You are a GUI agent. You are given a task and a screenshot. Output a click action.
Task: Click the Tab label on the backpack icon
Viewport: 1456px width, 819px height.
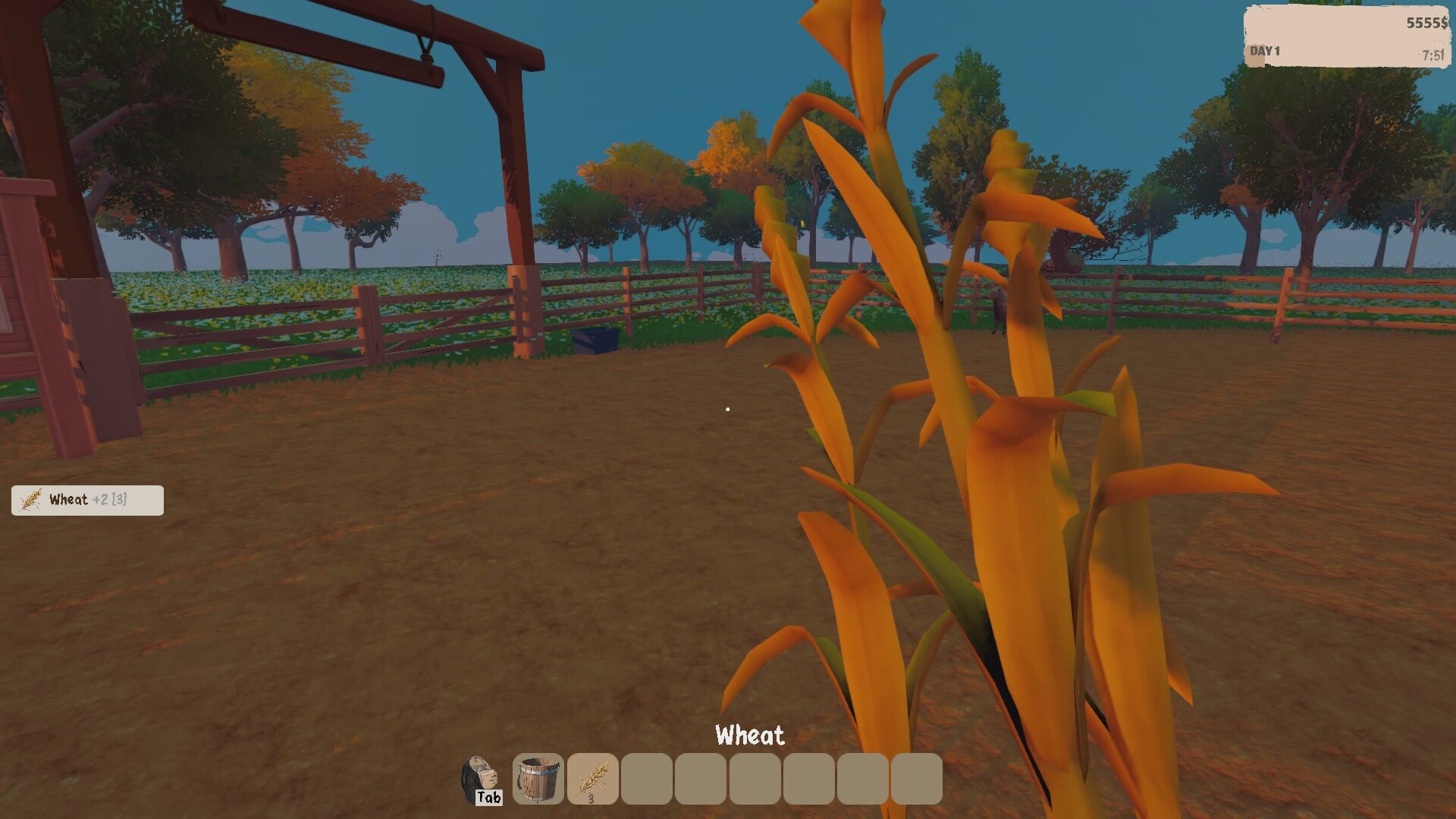click(x=490, y=797)
